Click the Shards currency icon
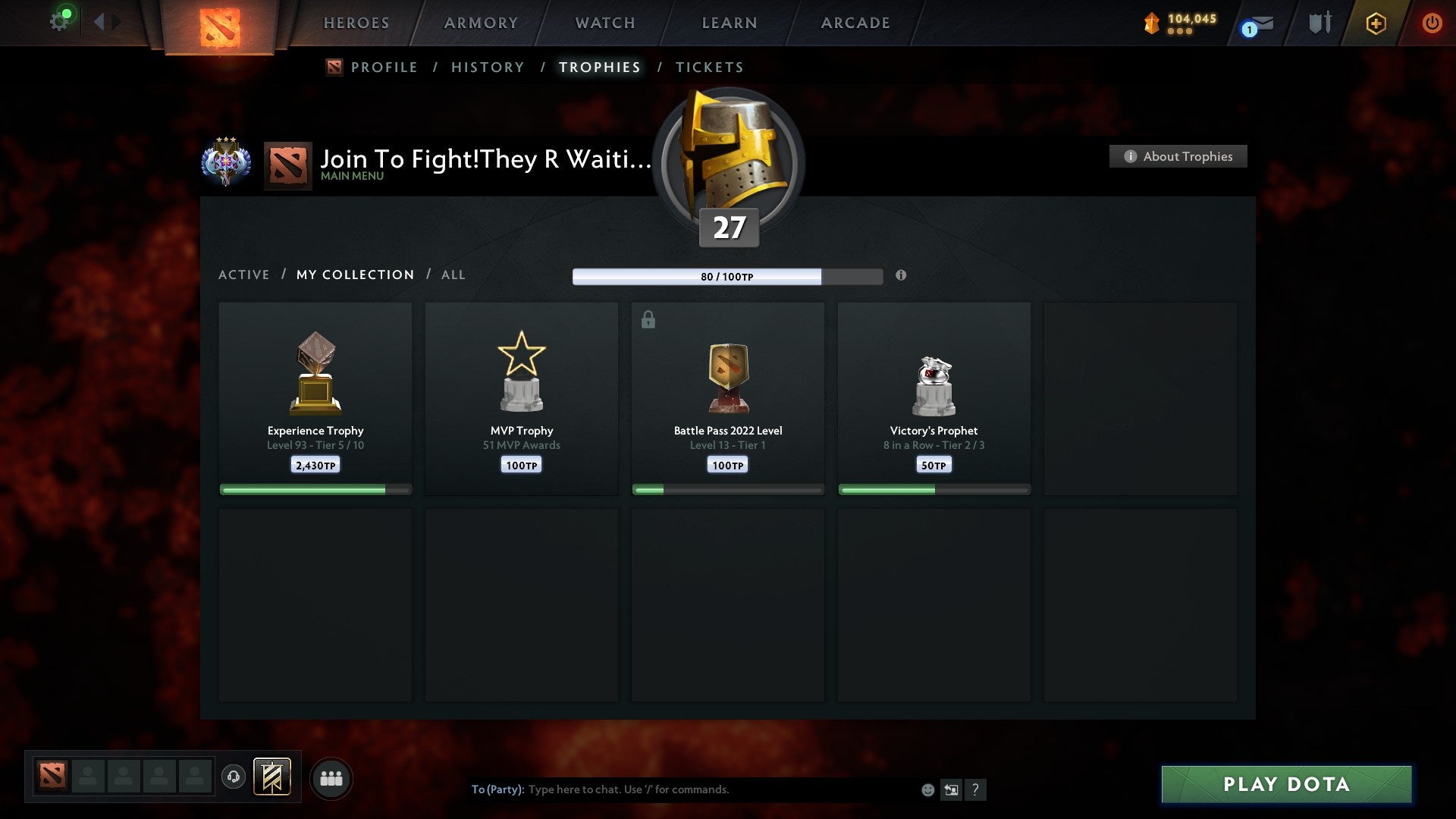The image size is (1456, 819). [x=1150, y=23]
